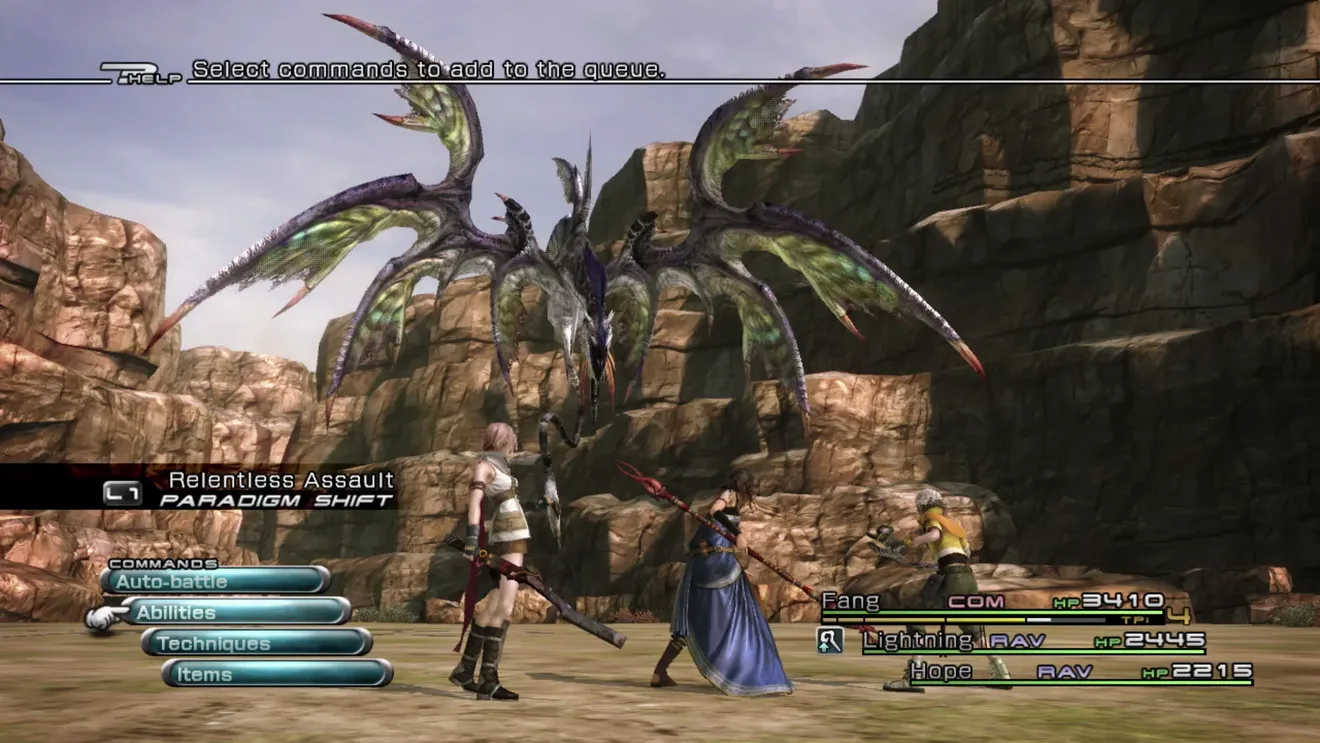The width and height of the screenshot is (1320, 743).
Task: Choose the Techniques command
Action: (x=257, y=643)
